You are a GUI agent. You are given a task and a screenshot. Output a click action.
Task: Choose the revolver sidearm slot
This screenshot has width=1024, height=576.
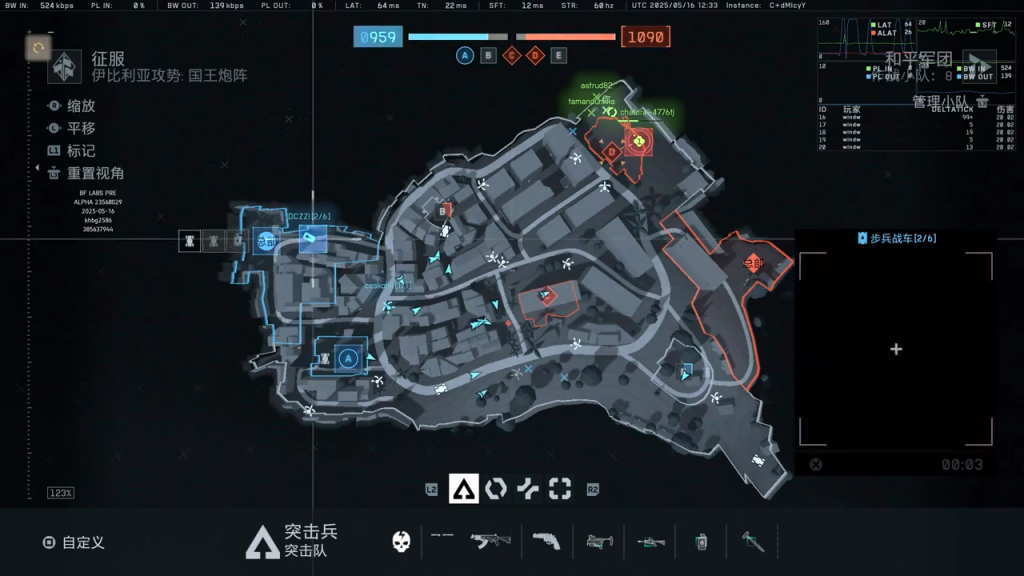545,541
